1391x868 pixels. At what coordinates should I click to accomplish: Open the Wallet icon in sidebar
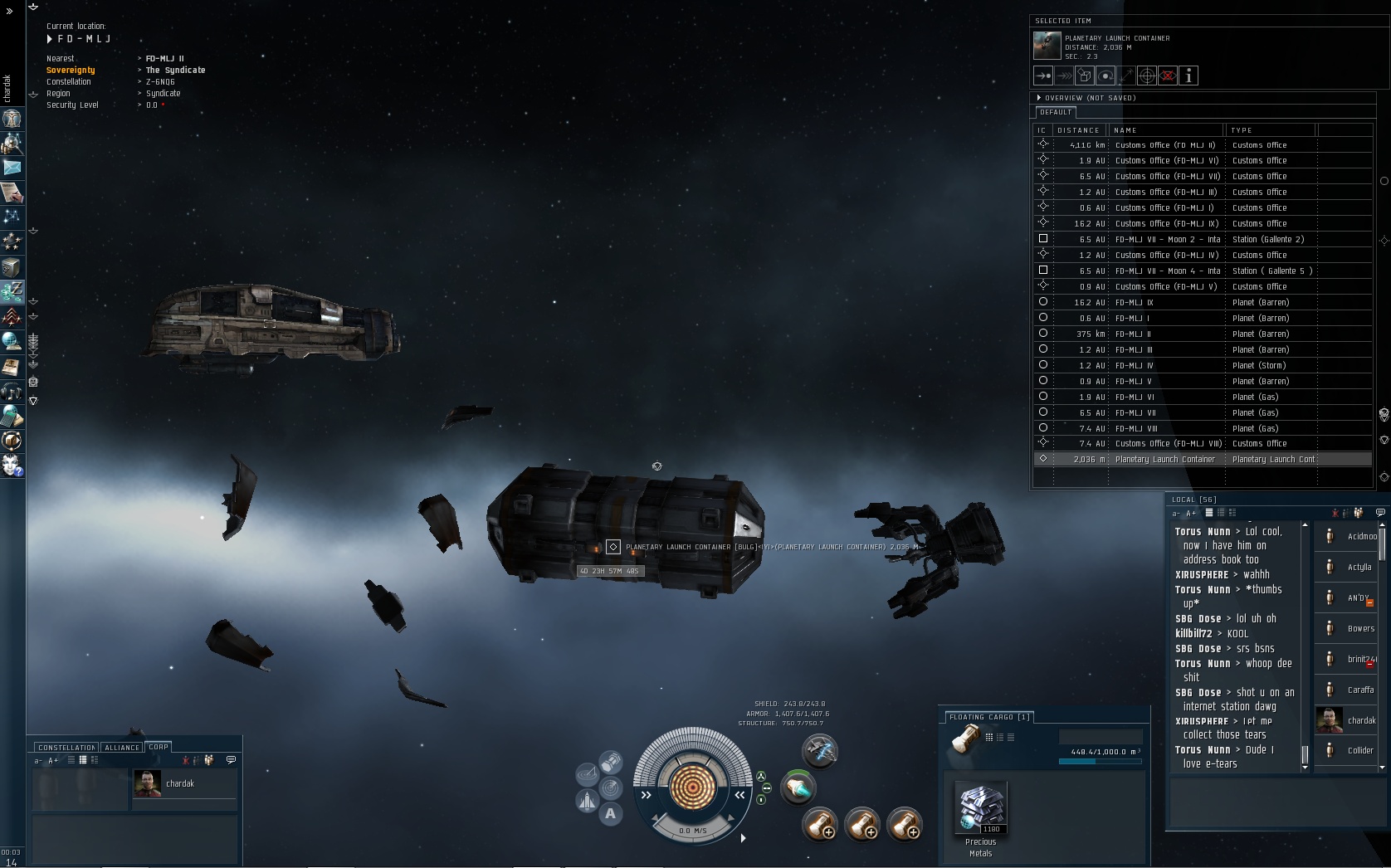click(x=12, y=291)
